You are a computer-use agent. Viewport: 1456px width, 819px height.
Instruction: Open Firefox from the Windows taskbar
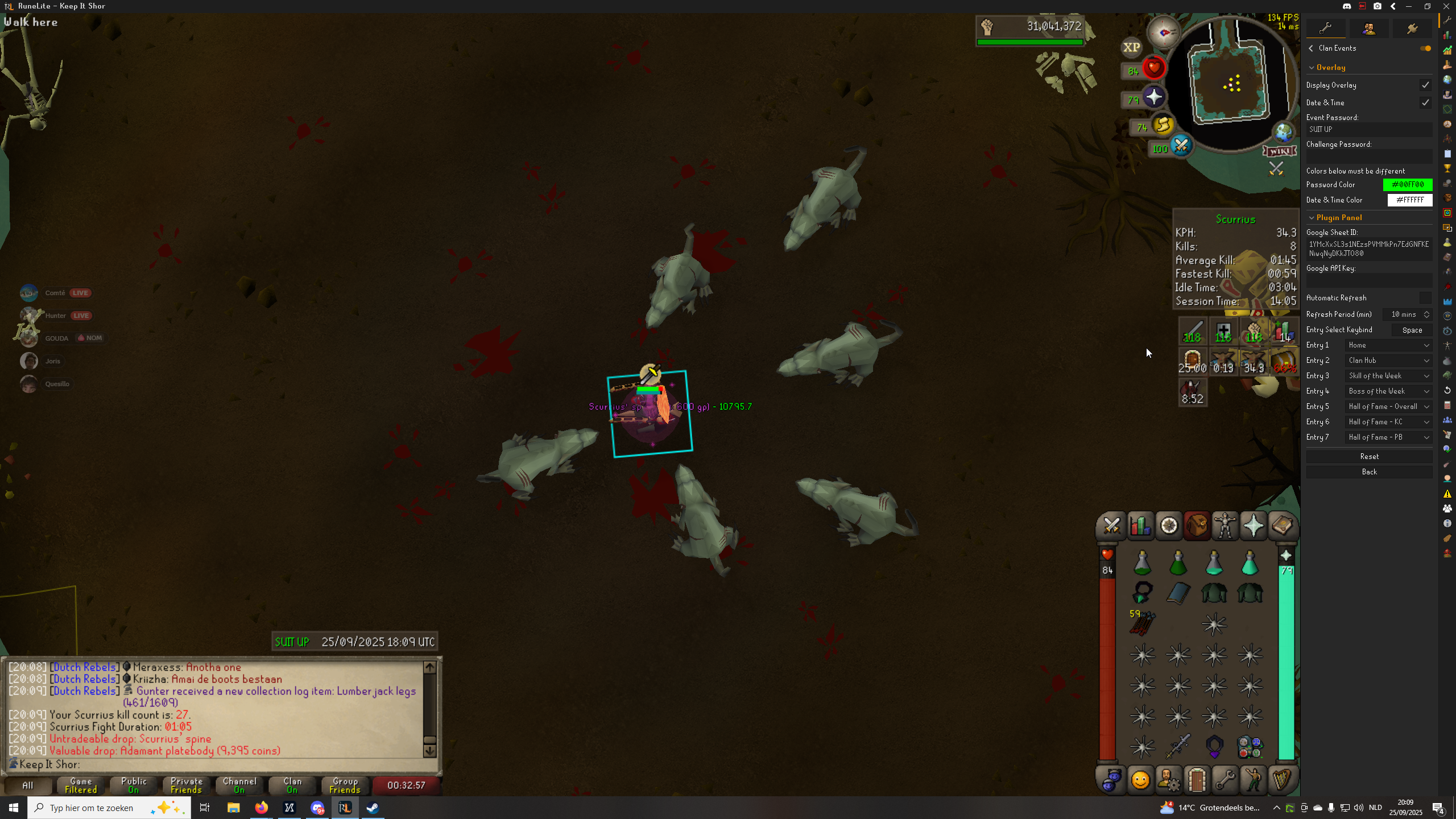pyautogui.click(x=262, y=808)
